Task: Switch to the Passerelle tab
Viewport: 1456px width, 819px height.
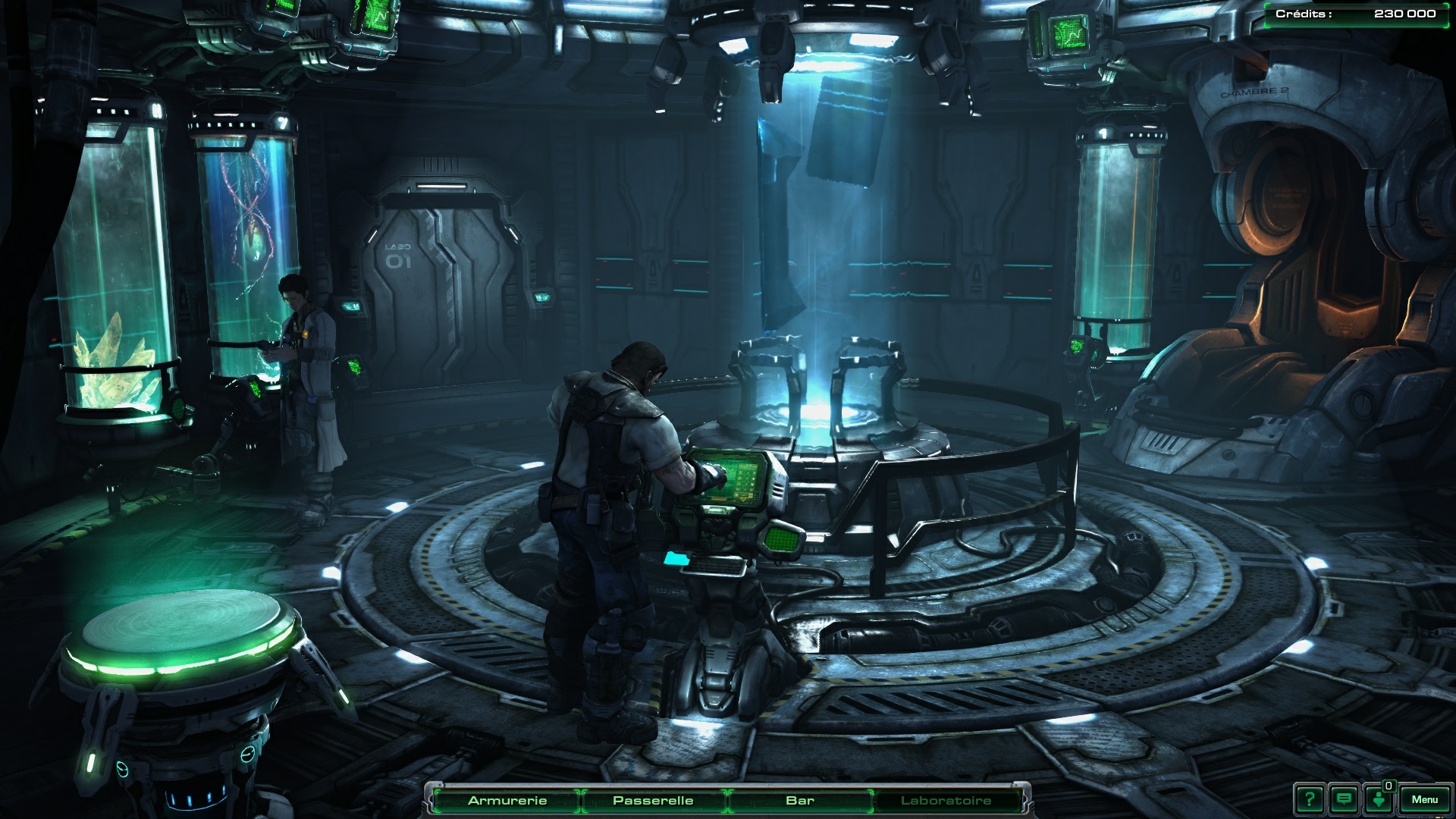Action: tap(653, 800)
